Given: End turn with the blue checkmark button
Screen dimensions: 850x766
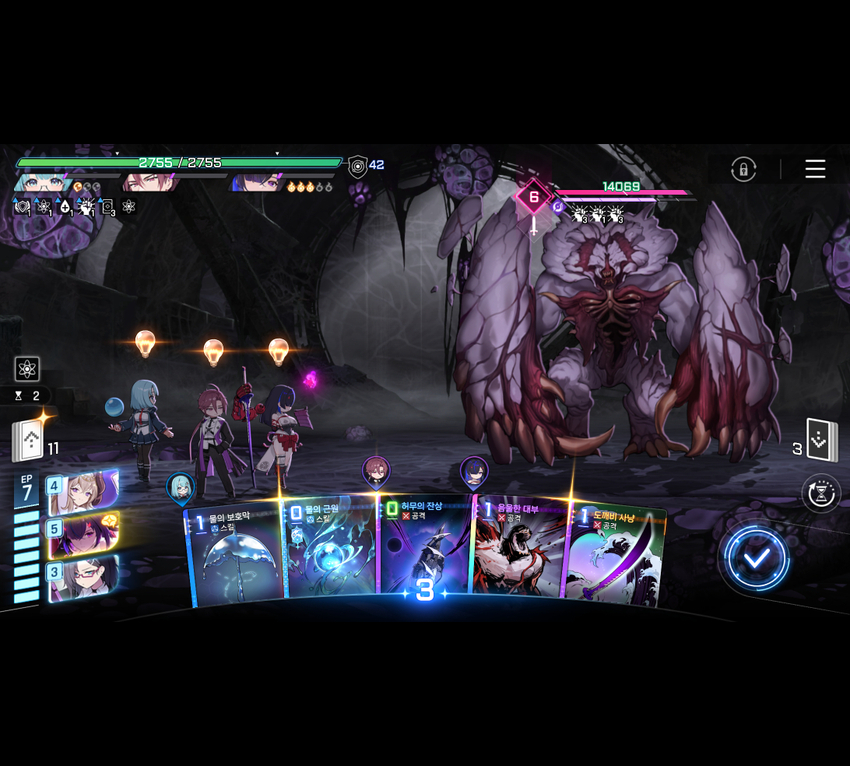Looking at the screenshot, I should coord(757,559).
